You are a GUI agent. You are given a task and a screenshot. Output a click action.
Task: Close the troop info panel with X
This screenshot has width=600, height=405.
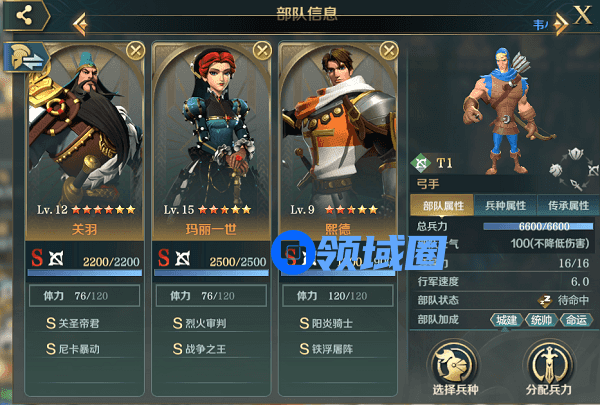[x=582, y=14]
